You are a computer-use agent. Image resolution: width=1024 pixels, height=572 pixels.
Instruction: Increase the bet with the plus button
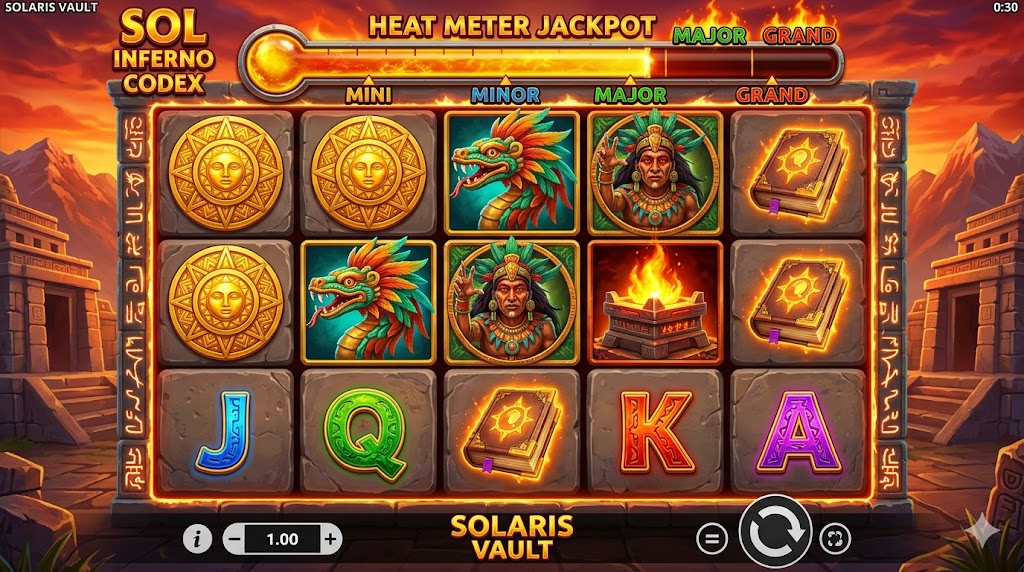click(330, 539)
